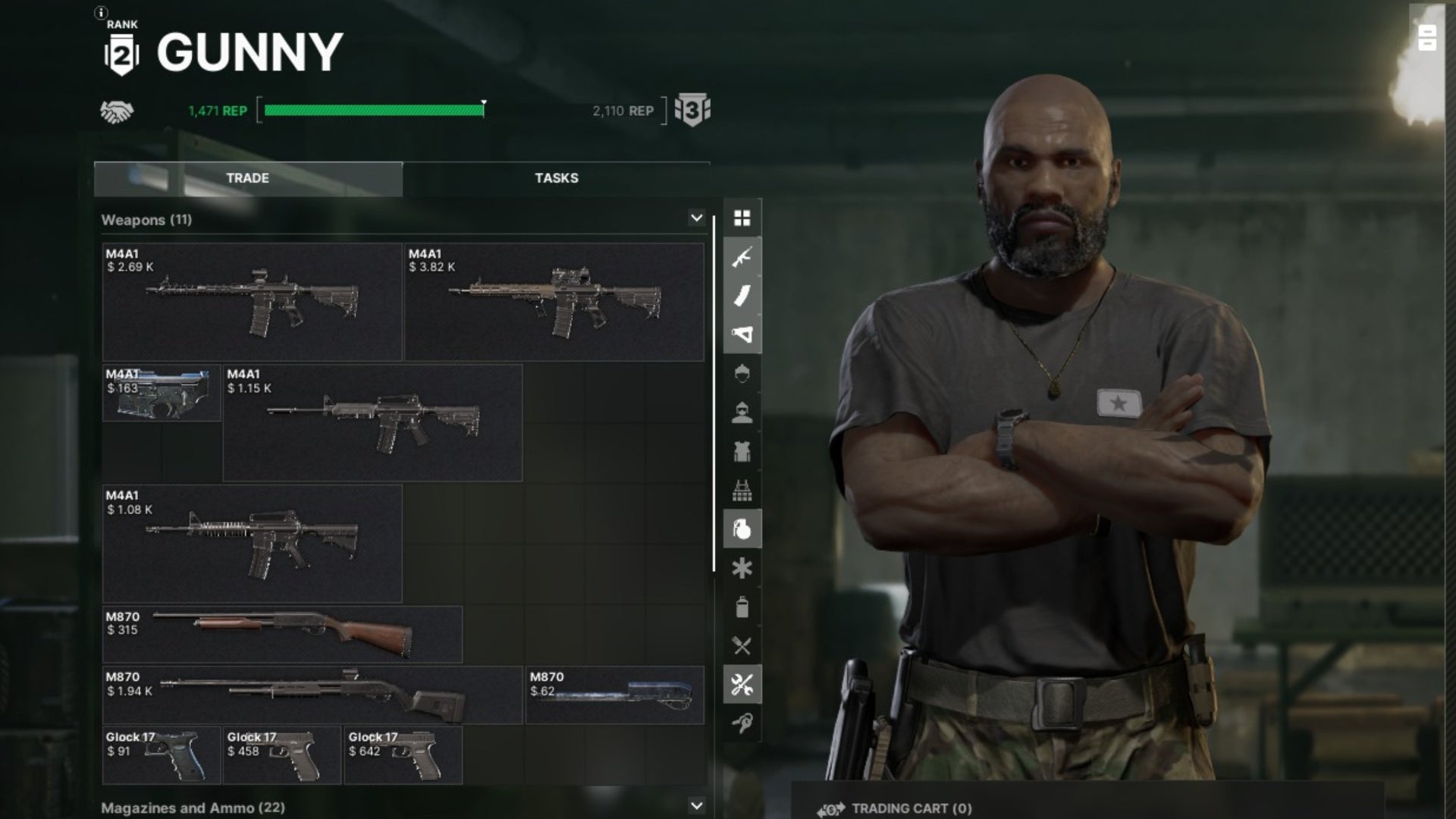Show all categories with grid icon
1456x819 pixels.
(x=742, y=218)
